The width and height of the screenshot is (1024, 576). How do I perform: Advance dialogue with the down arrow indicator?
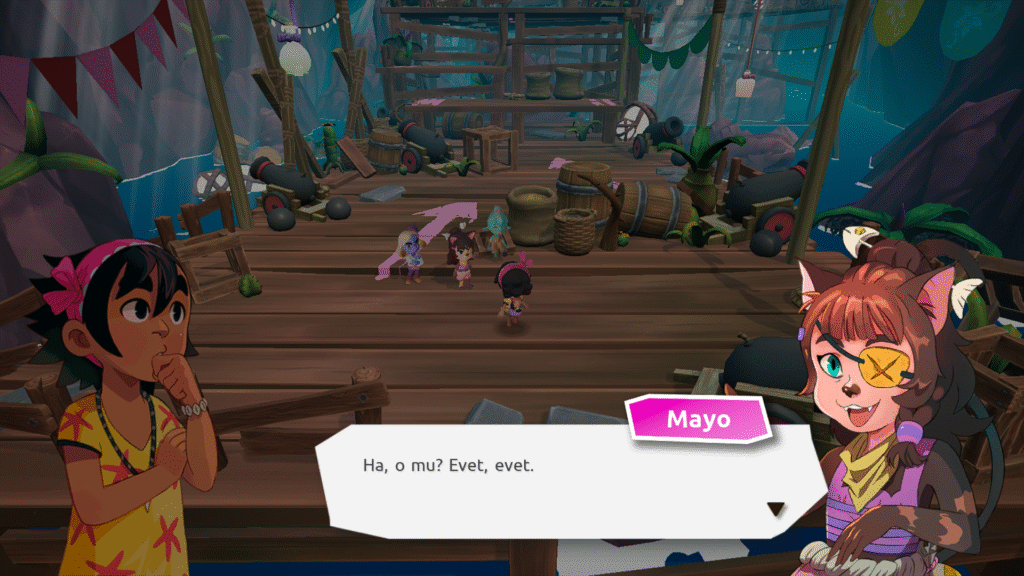pos(775,509)
